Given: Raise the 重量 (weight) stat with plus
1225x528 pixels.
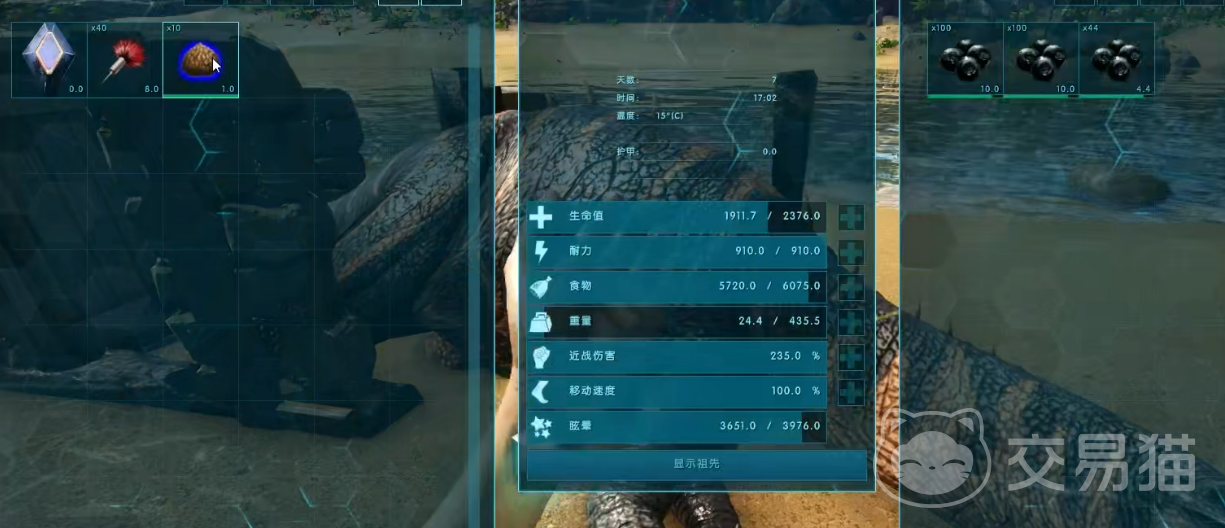Looking at the screenshot, I should click(x=851, y=322).
